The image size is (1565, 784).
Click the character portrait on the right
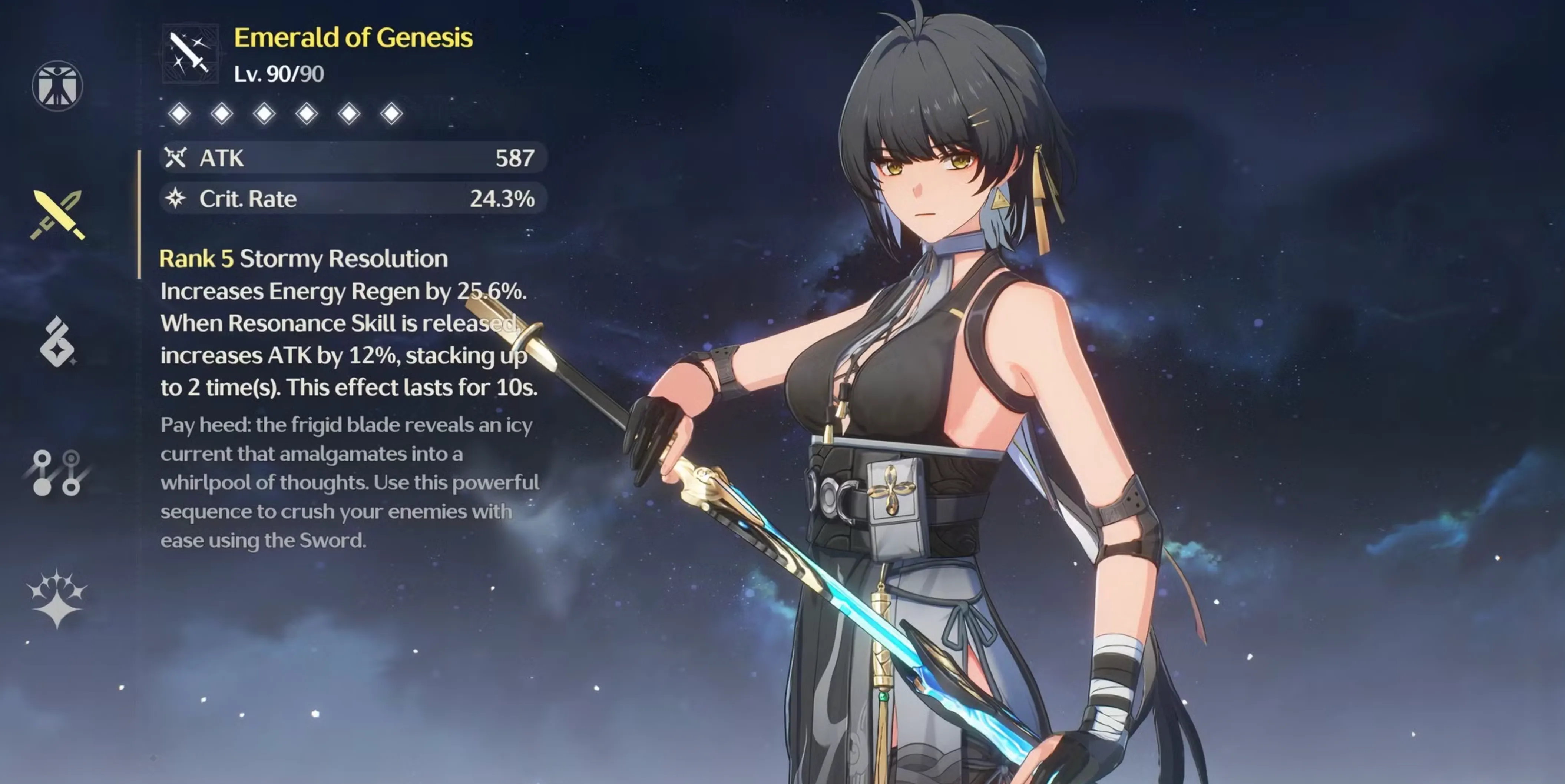point(972,364)
